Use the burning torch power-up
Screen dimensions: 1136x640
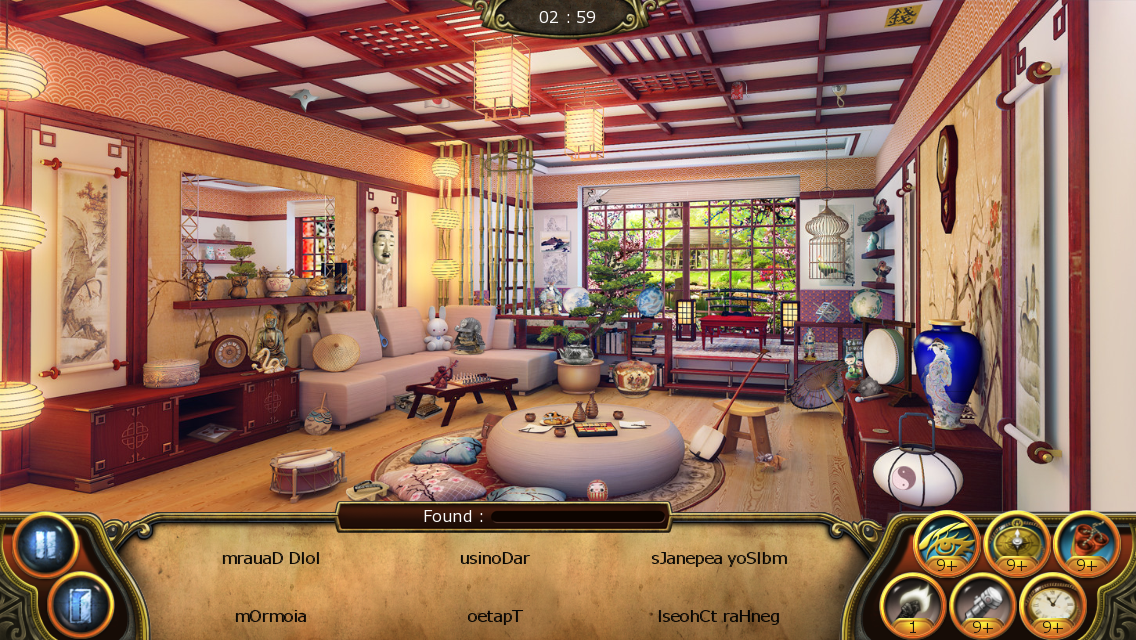[912, 603]
